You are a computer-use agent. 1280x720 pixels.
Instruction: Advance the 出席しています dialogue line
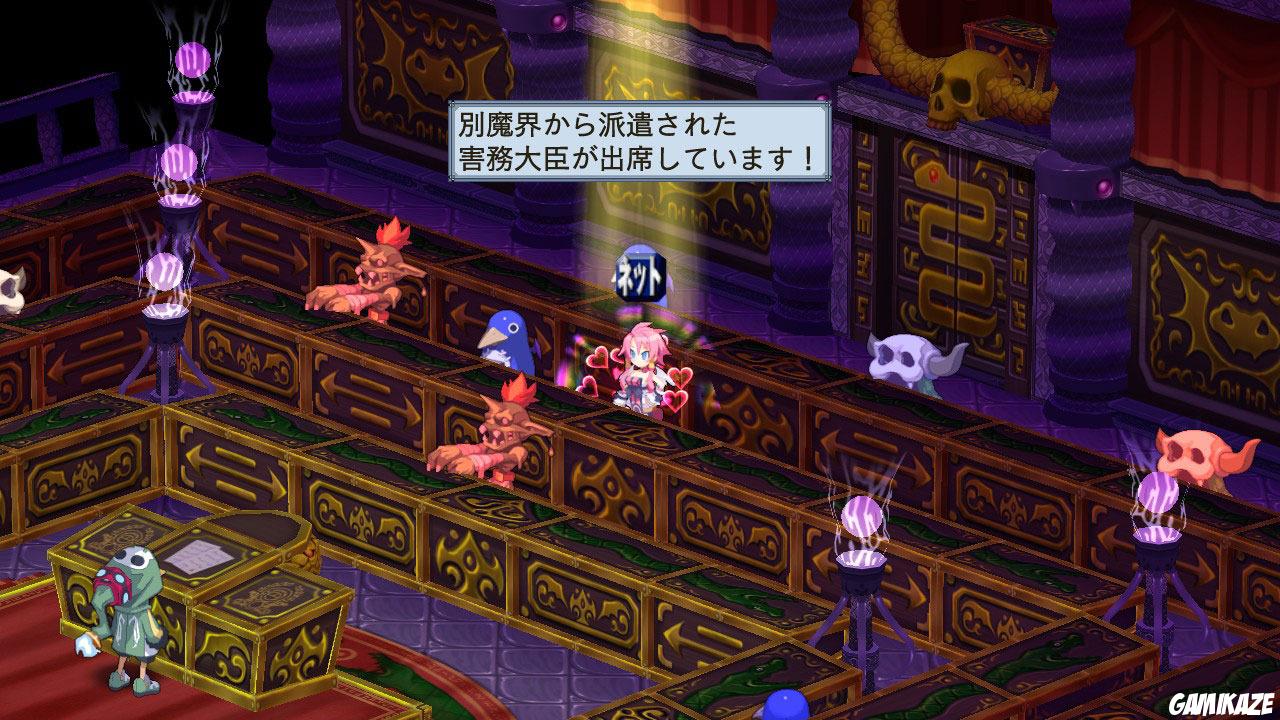pos(635,158)
